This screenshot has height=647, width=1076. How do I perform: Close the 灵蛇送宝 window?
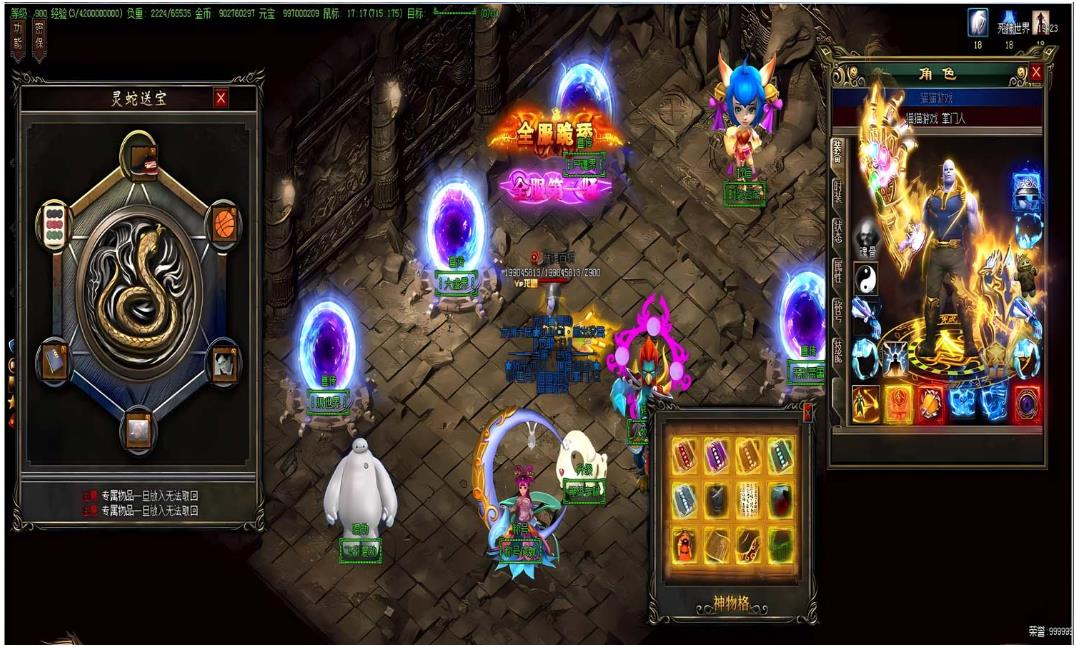pyautogui.click(x=221, y=98)
